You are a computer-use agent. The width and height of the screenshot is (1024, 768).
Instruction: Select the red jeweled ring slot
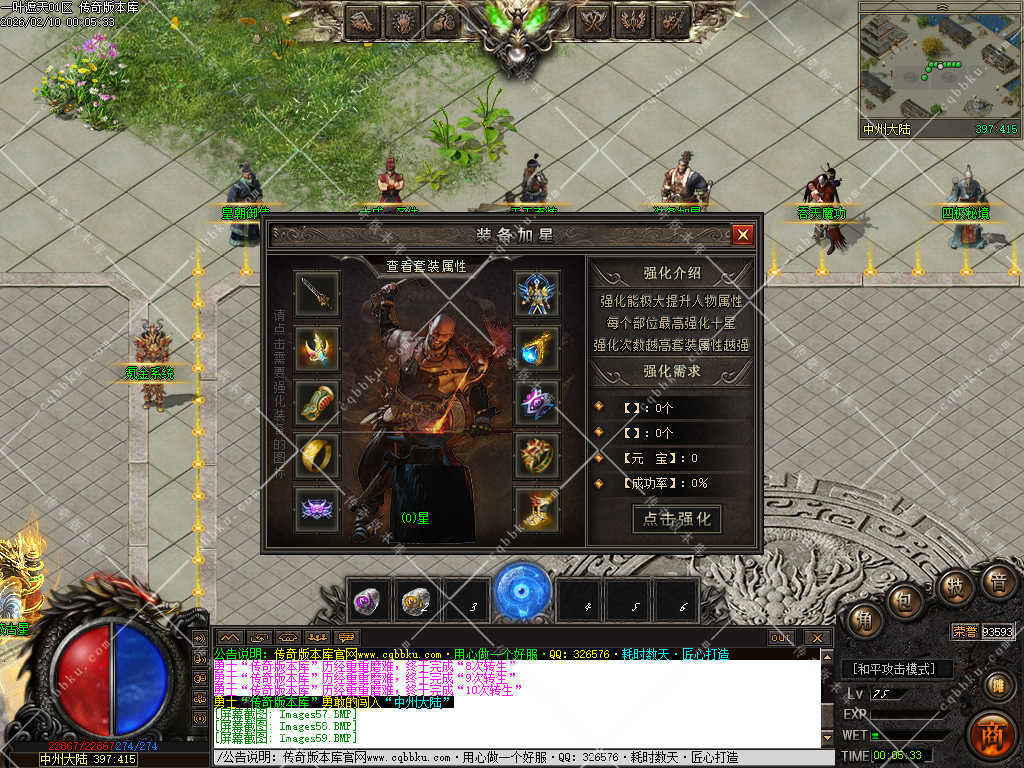(537, 455)
